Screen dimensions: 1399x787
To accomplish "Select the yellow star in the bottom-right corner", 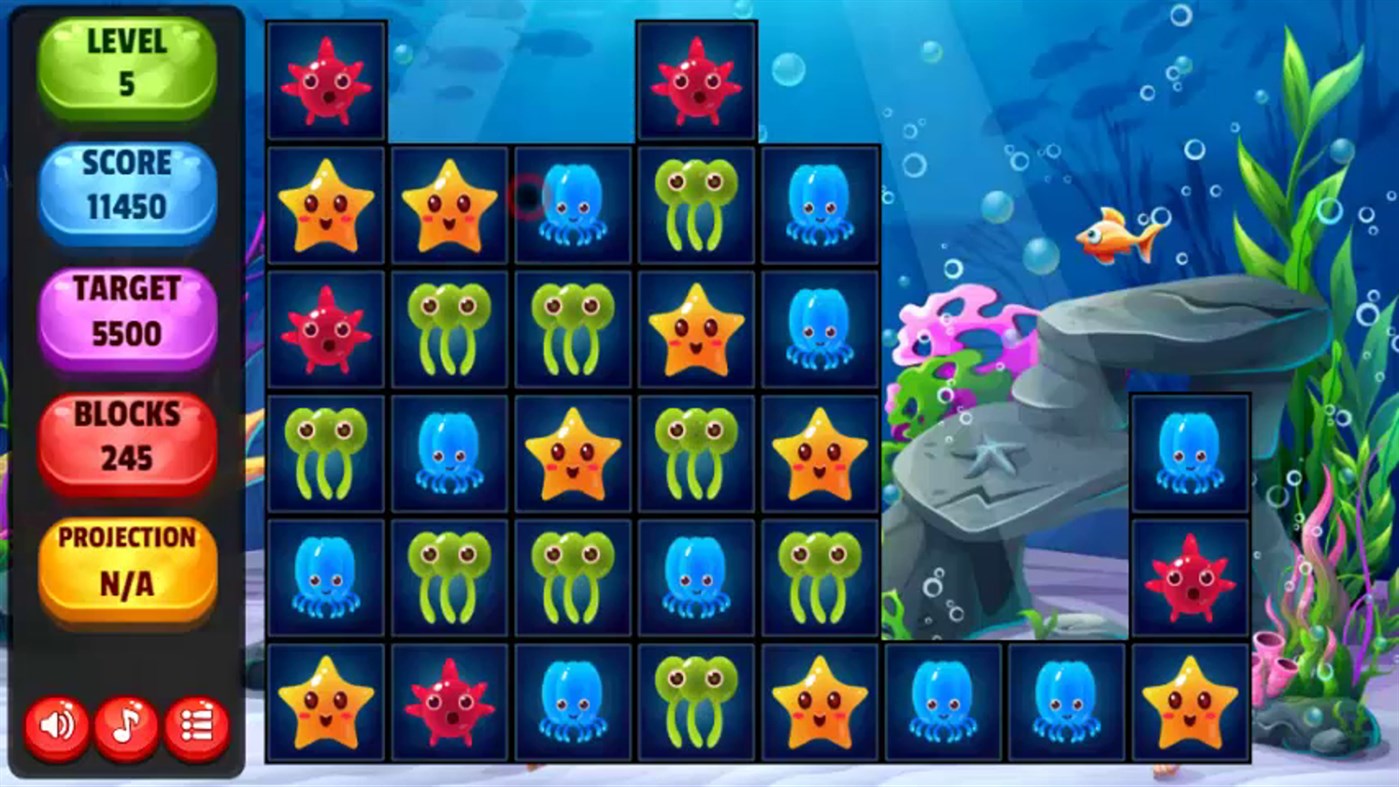I will tap(1190, 700).
